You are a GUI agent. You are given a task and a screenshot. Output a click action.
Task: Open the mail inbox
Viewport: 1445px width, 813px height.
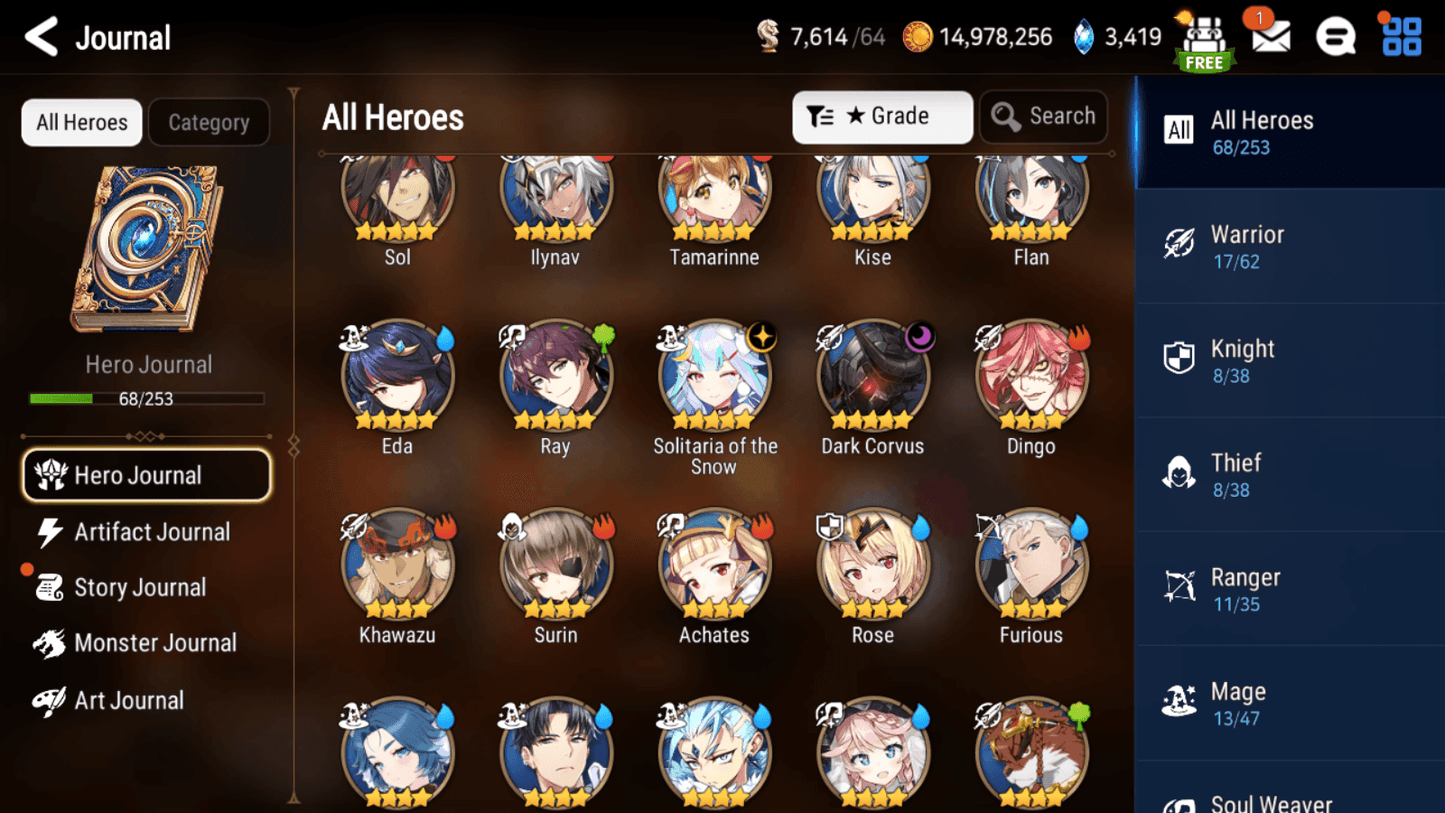point(1268,35)
